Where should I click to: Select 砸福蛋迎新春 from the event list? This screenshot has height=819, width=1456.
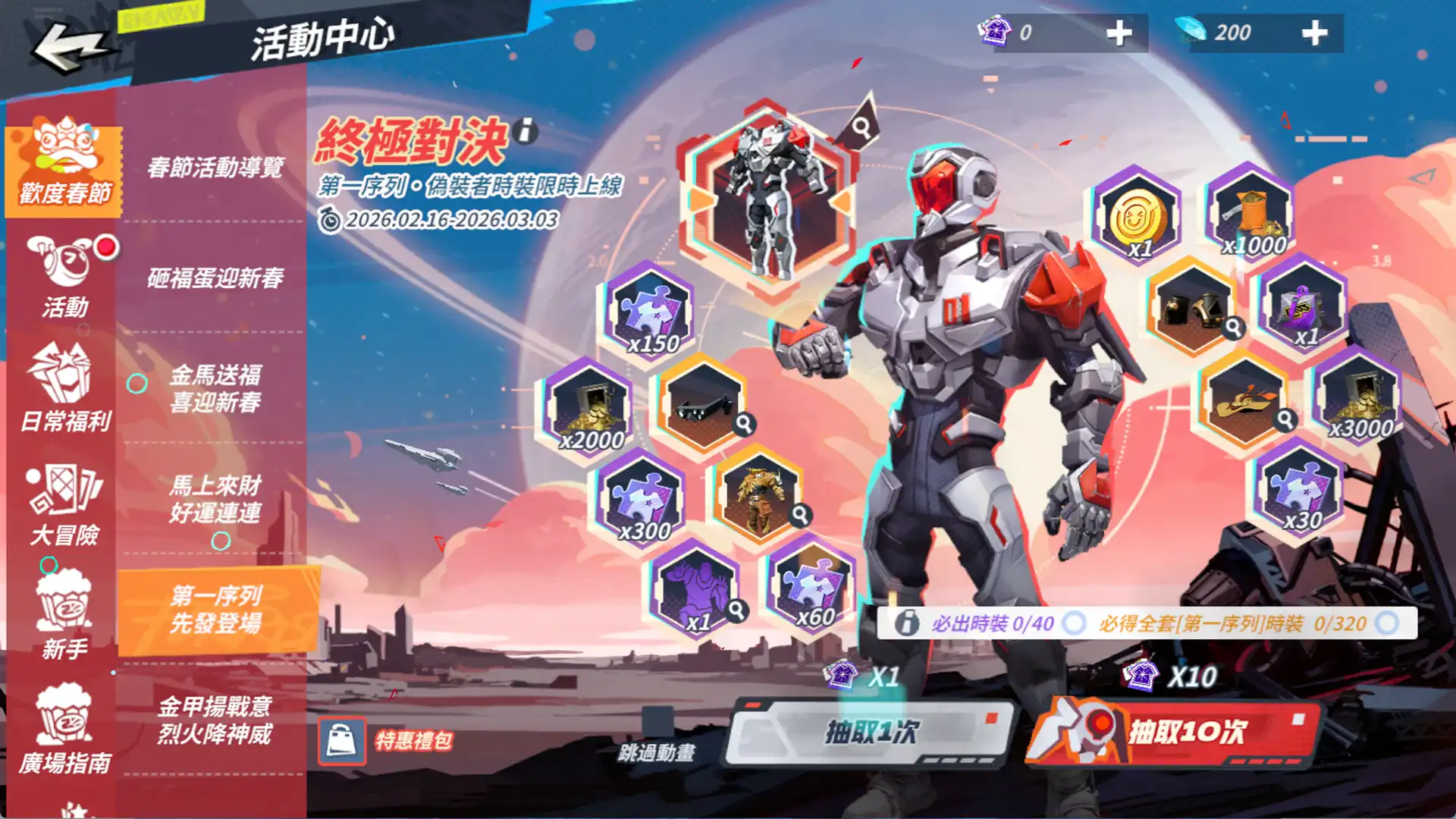pyautogui.click(x=215, y=278)
